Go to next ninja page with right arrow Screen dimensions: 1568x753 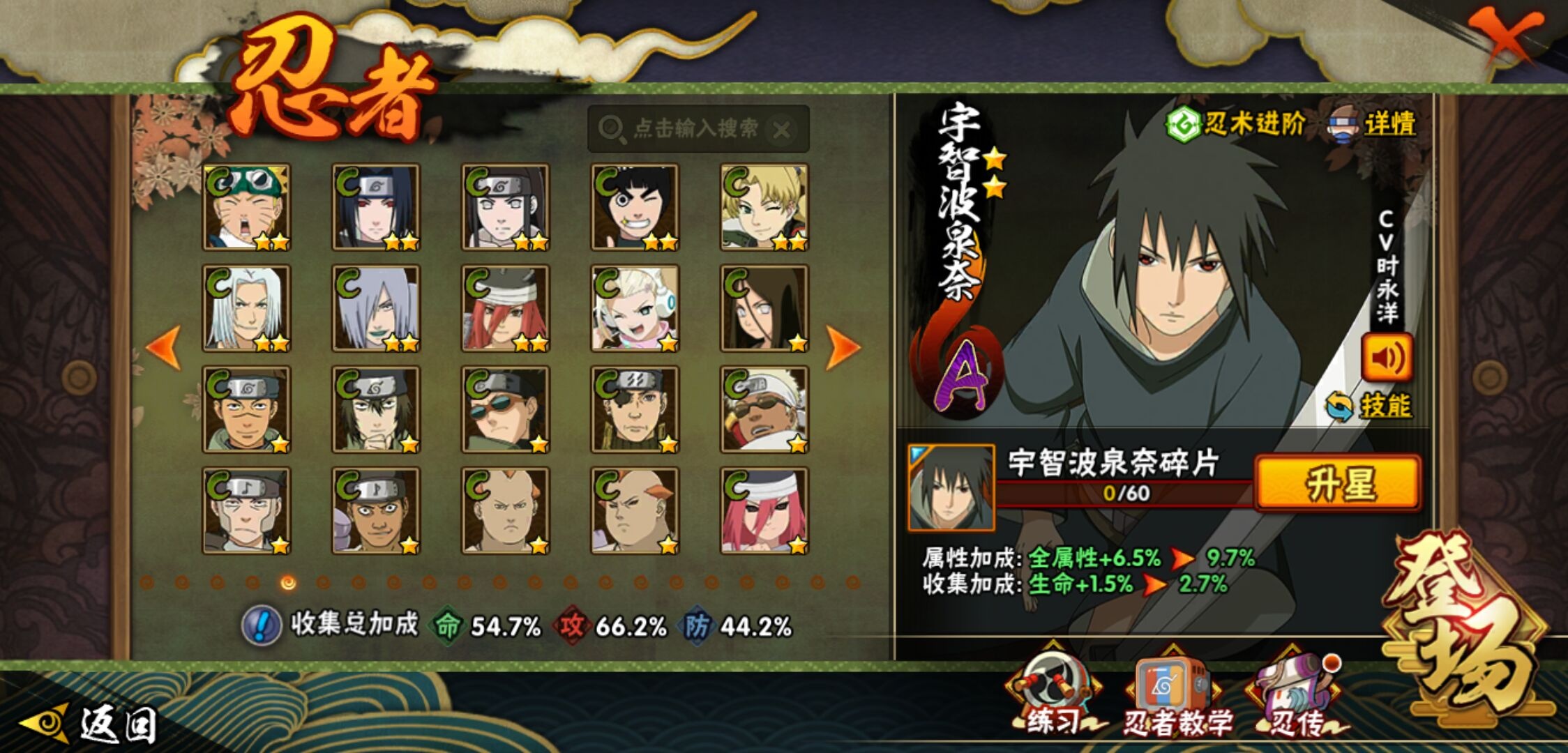click(x=842, y=347)
